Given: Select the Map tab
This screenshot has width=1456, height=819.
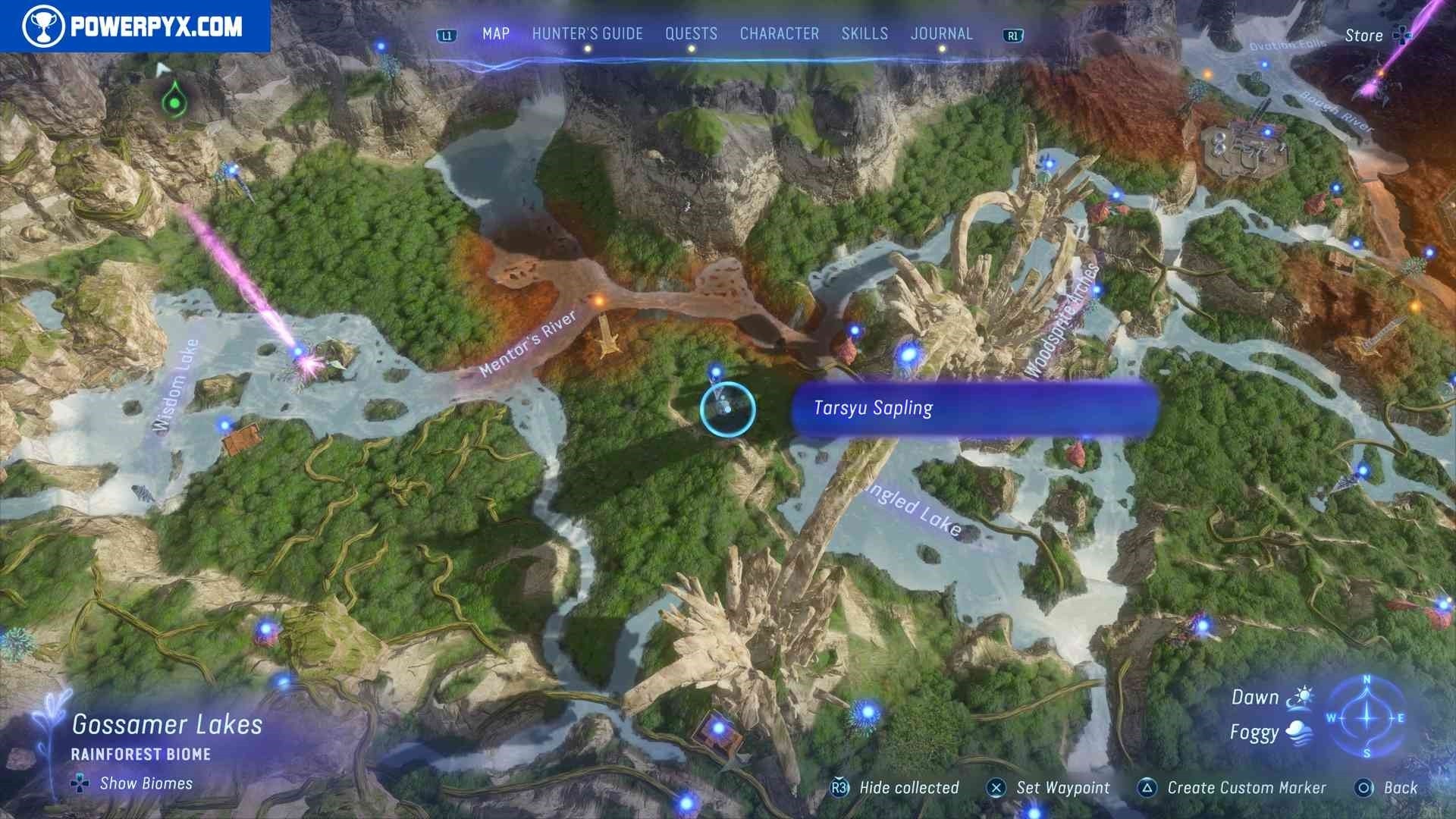Looking at the screenshot, I should 496,34.
